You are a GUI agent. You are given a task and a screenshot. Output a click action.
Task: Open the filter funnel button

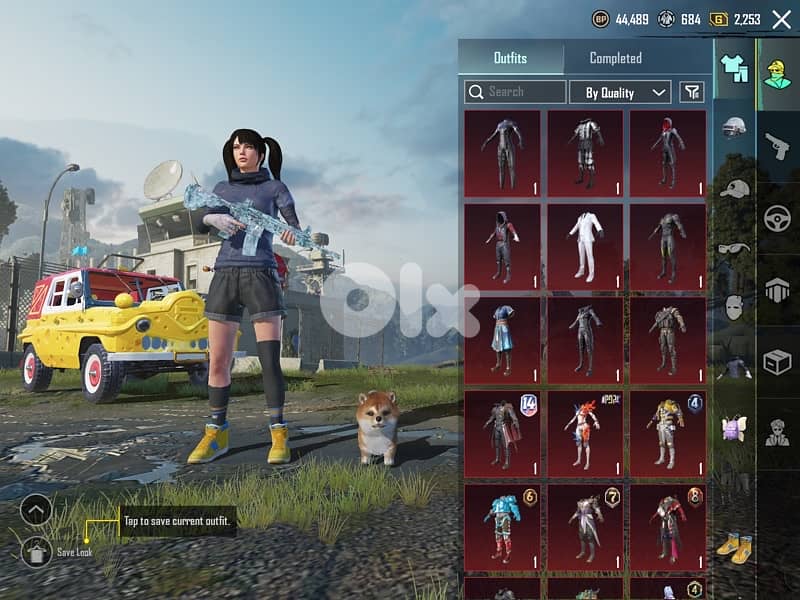691,93
